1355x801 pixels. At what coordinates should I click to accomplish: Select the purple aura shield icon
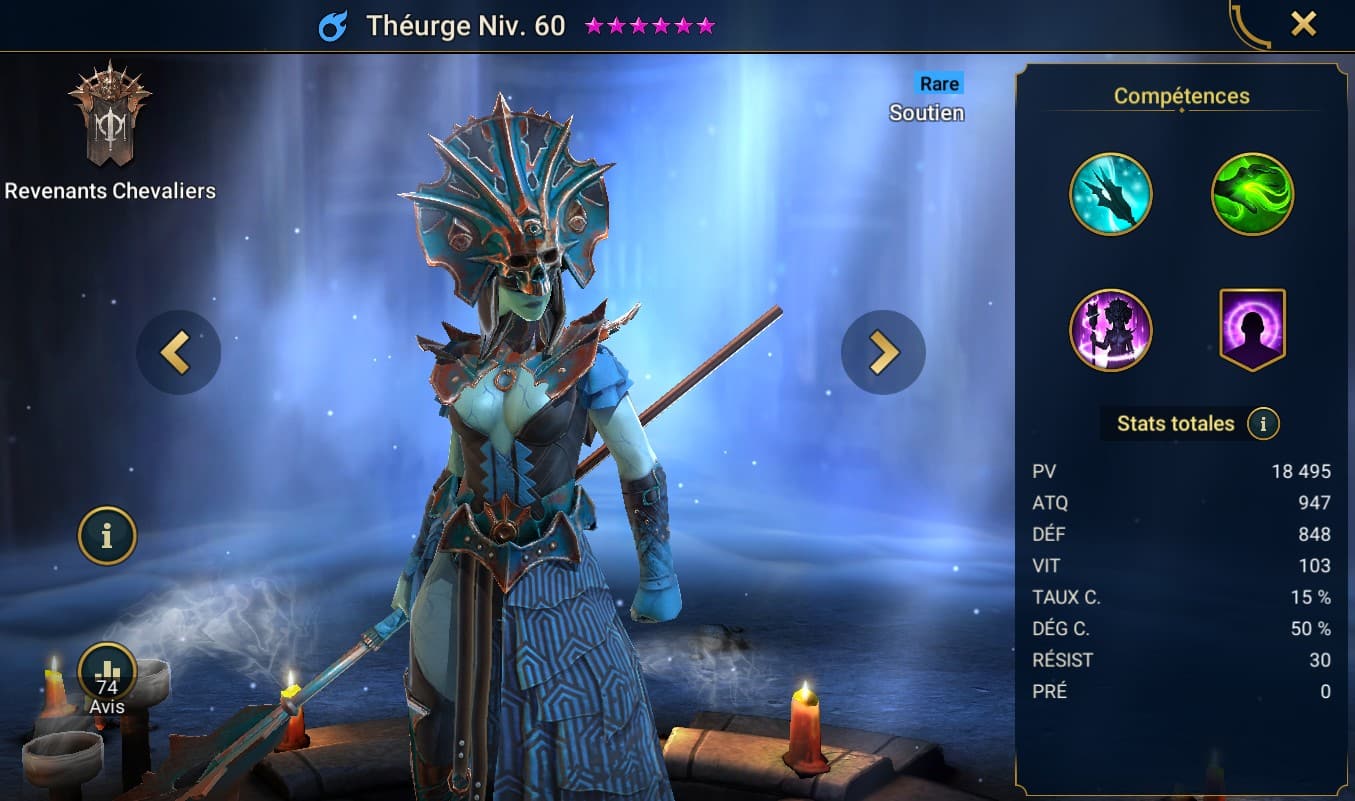(x=1252, y=330)
